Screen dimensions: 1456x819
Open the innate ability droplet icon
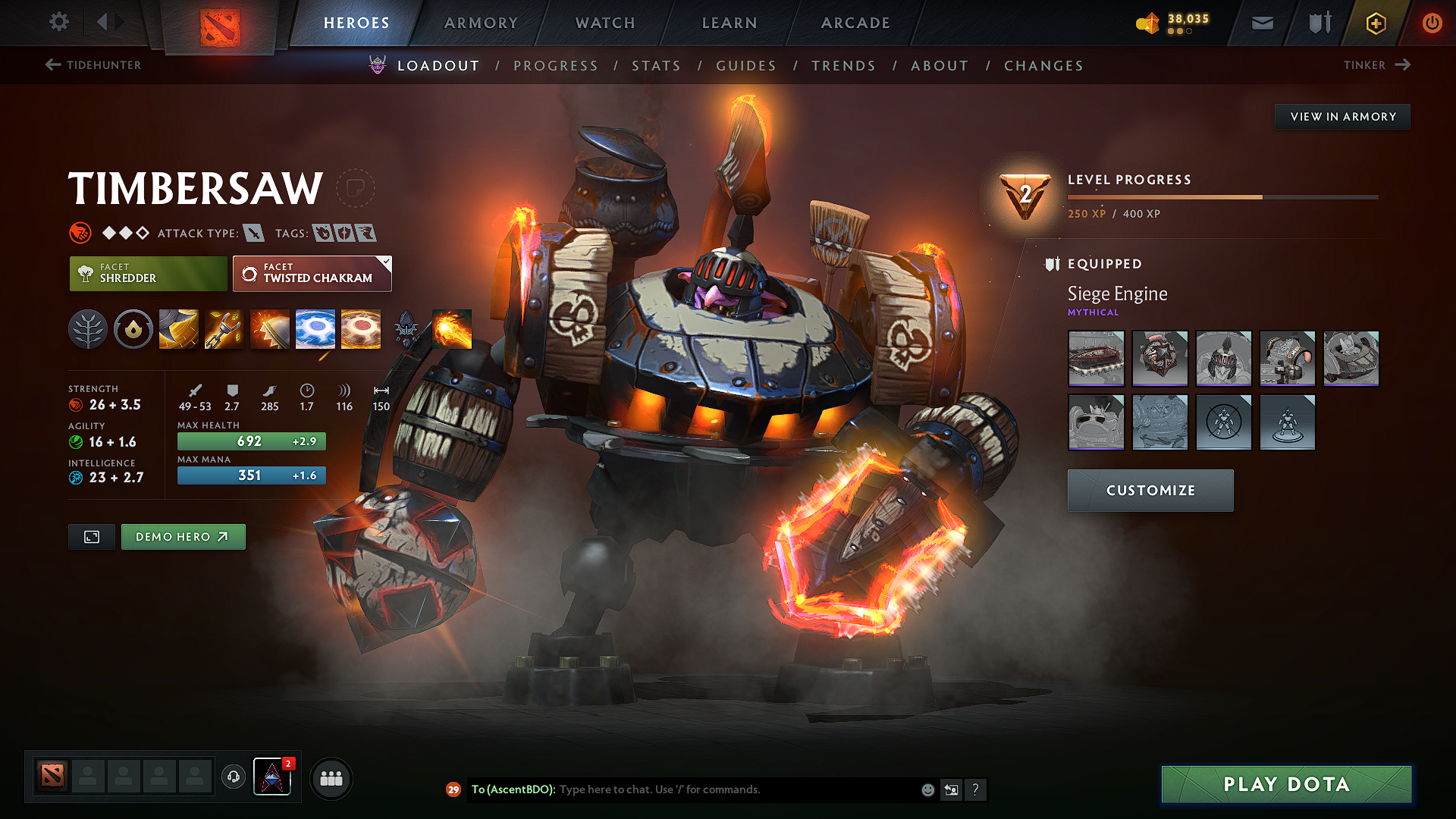coord(133,328)
